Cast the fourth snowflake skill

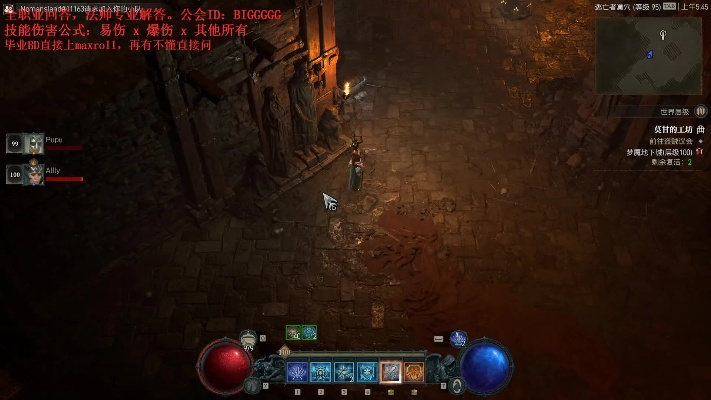tap(367, 372)
